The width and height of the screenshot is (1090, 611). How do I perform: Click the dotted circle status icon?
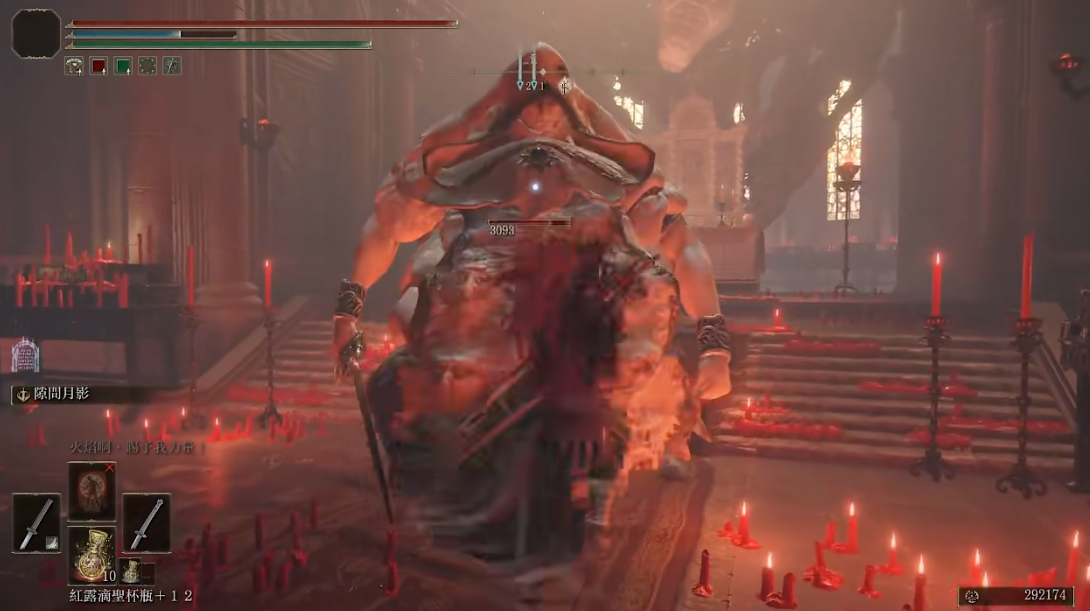pos(148,65)
